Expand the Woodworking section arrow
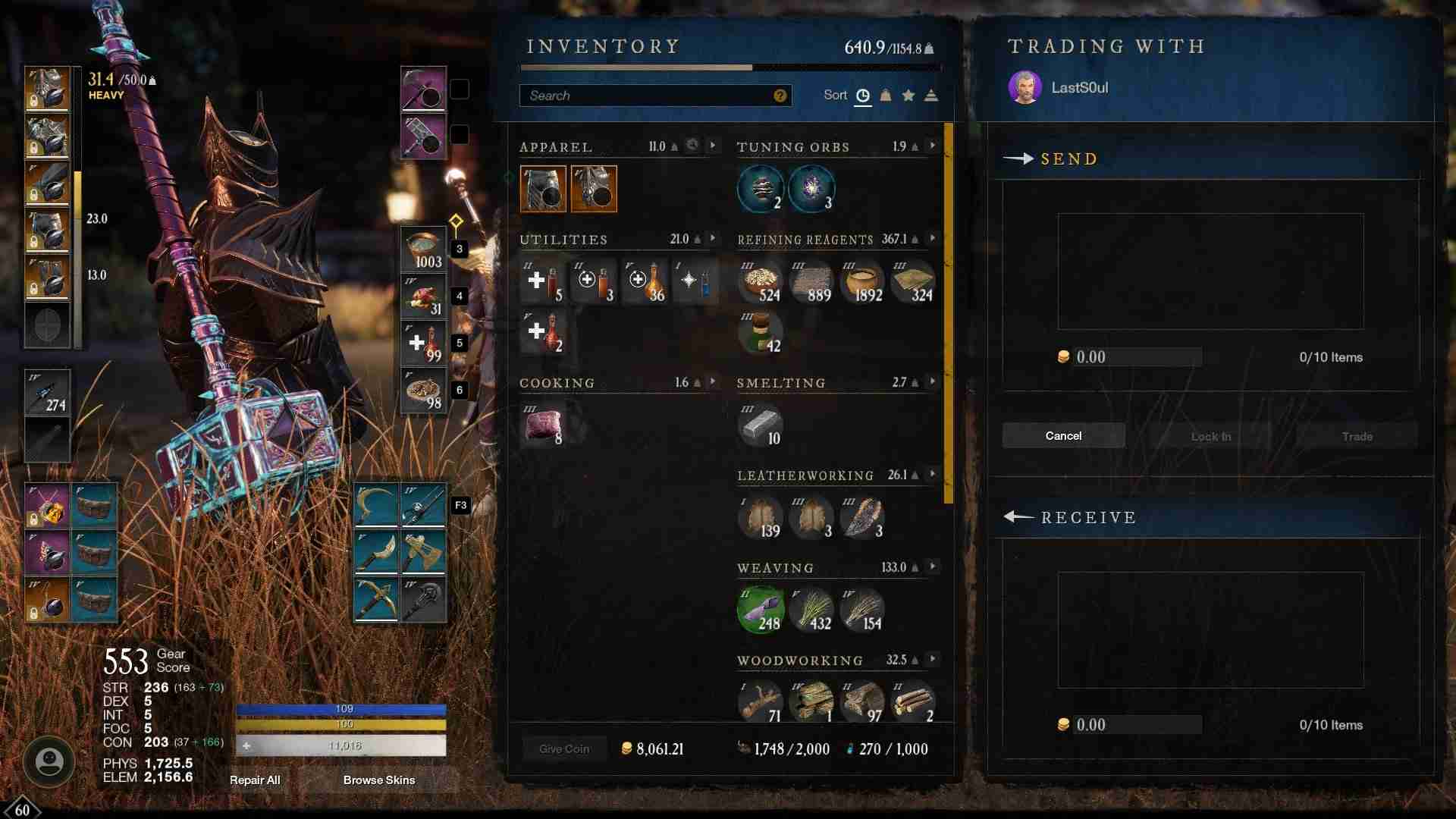The height and width of the screenshot is (819, 1456). [931, 659]
